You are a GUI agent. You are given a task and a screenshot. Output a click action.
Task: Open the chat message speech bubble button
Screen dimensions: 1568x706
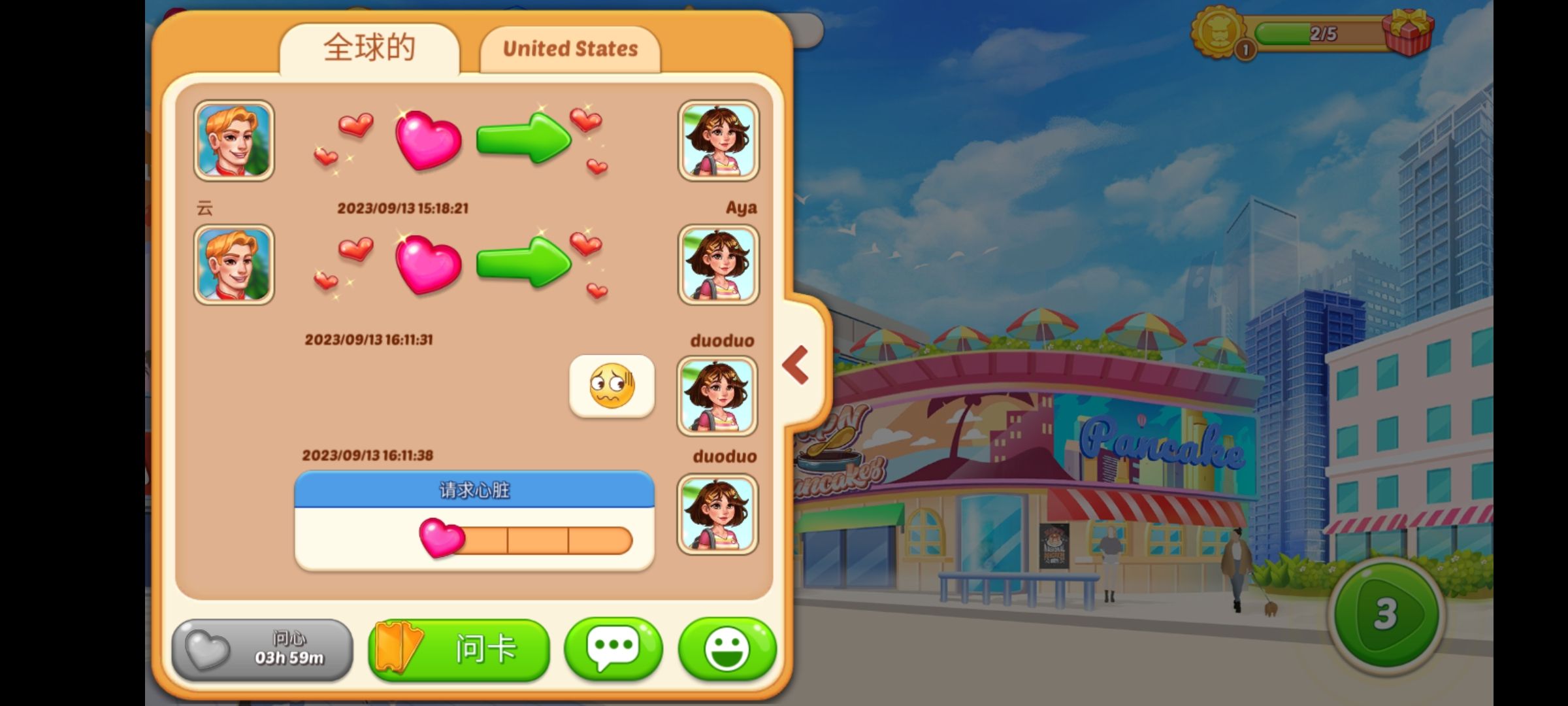tap(613, 648)
